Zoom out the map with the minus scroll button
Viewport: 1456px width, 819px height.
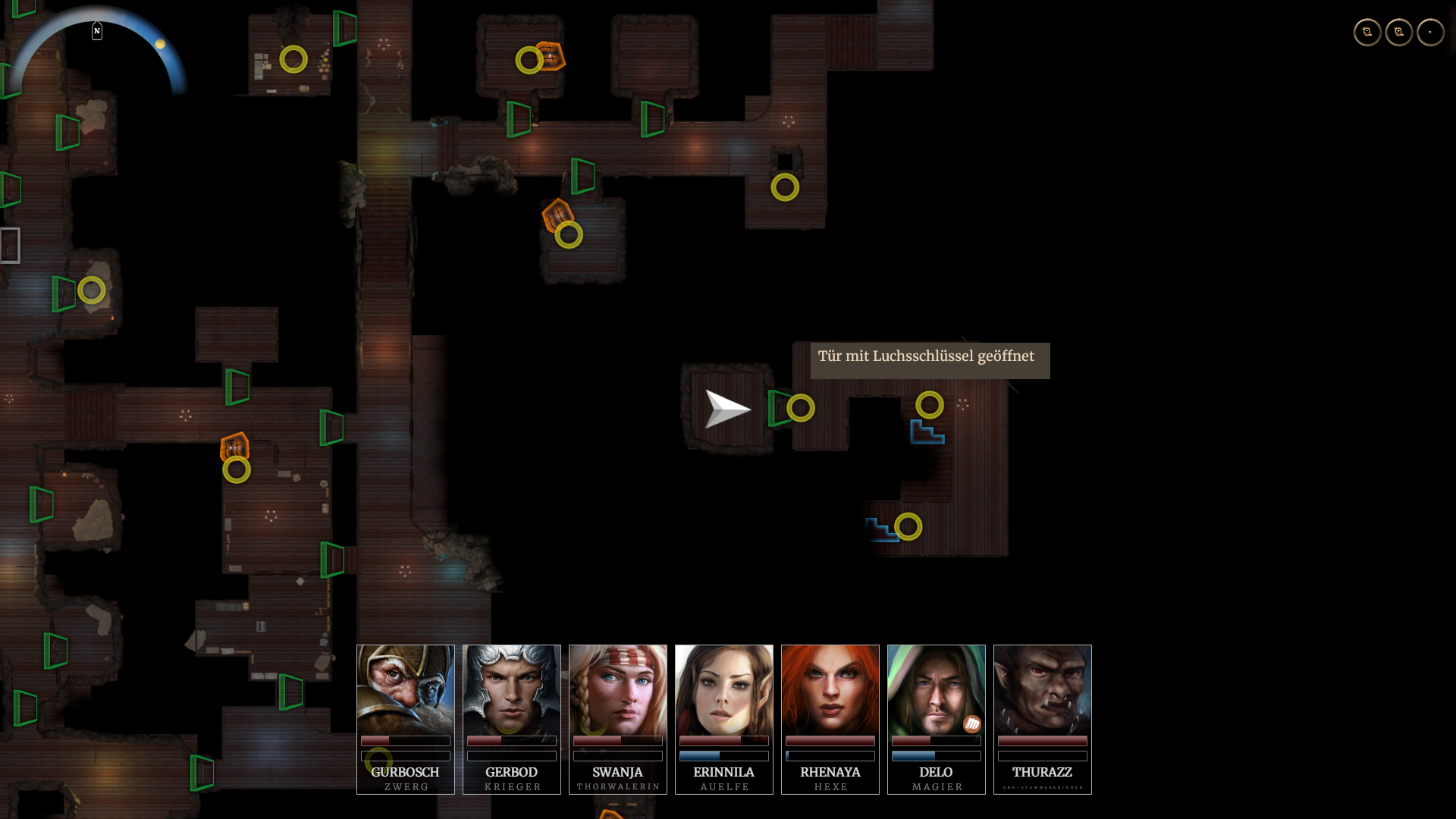coord(1367,33)
